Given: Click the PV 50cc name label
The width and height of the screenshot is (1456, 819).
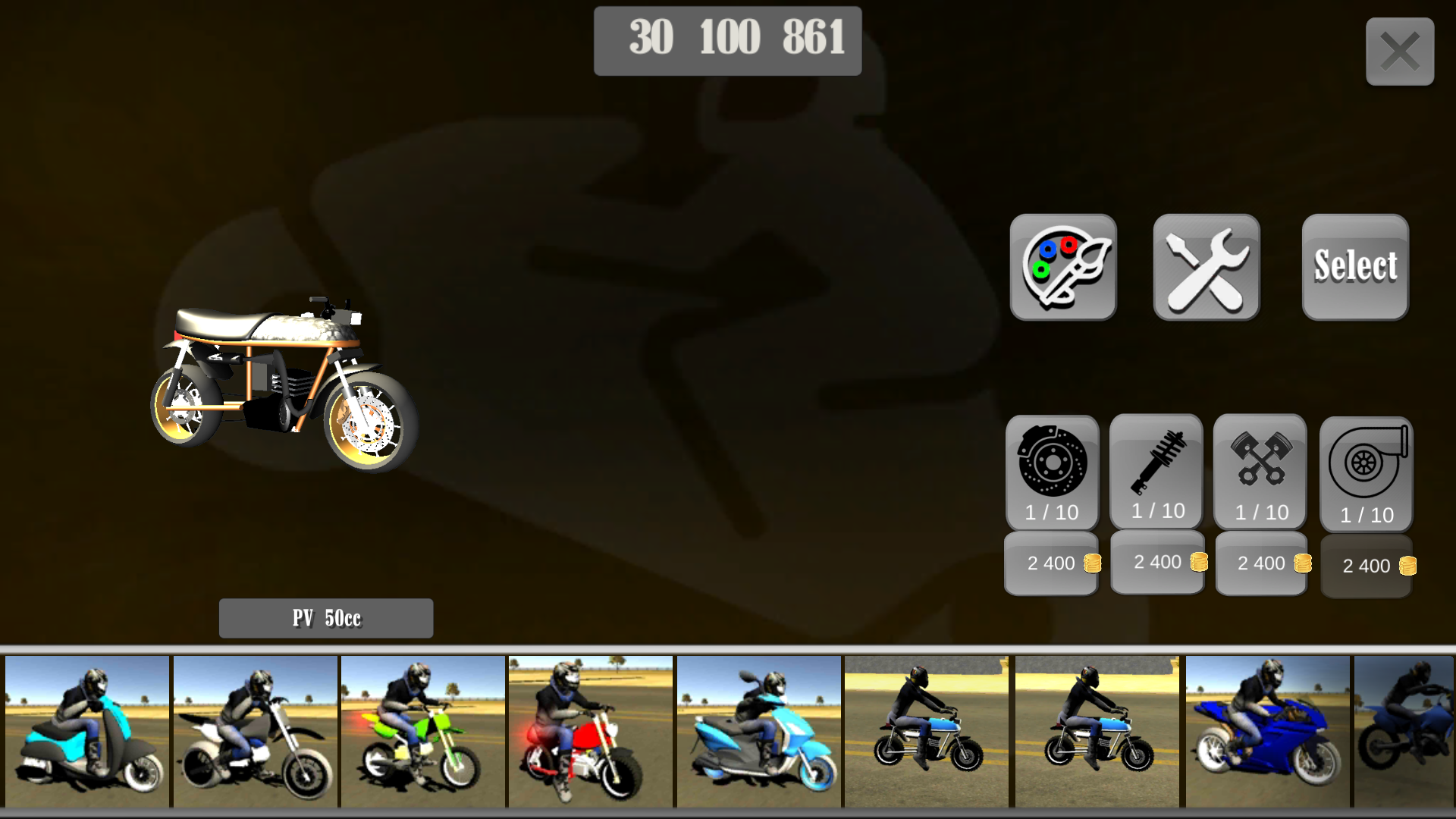Looking at the screenshot, I should click(x=325, y=618).
